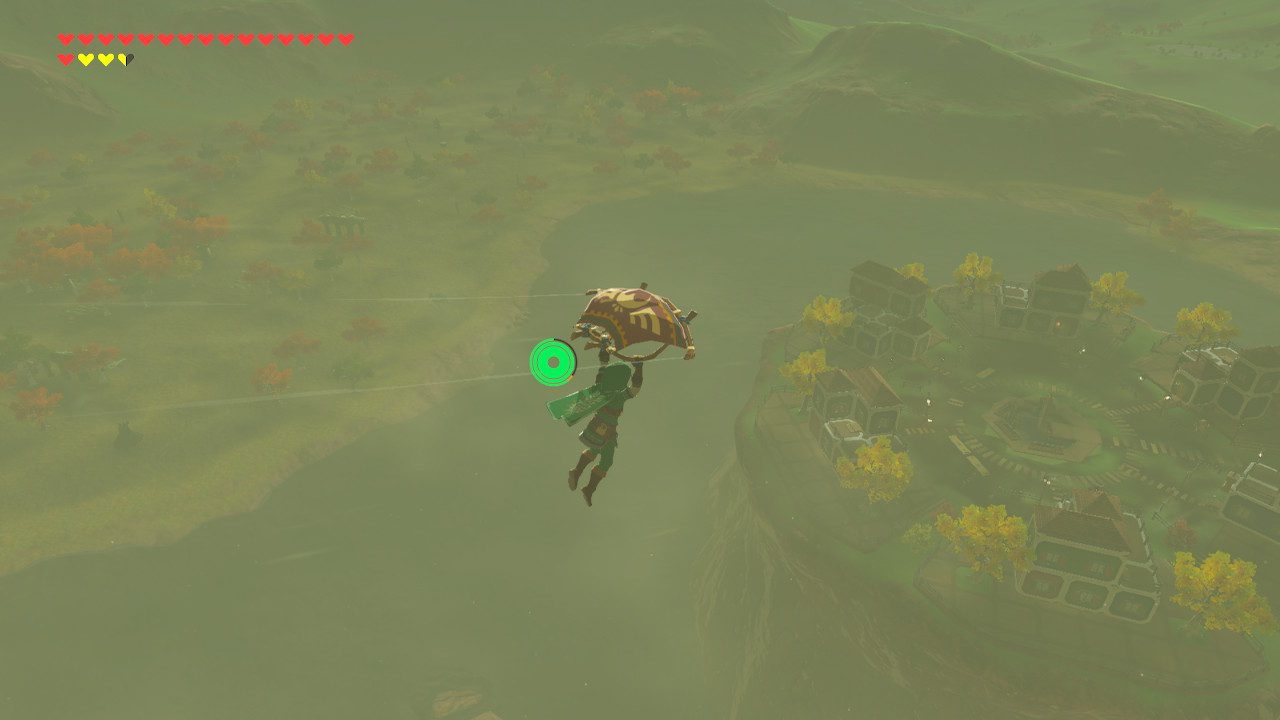Select the second yellow heart icon

tap(106, 59)
